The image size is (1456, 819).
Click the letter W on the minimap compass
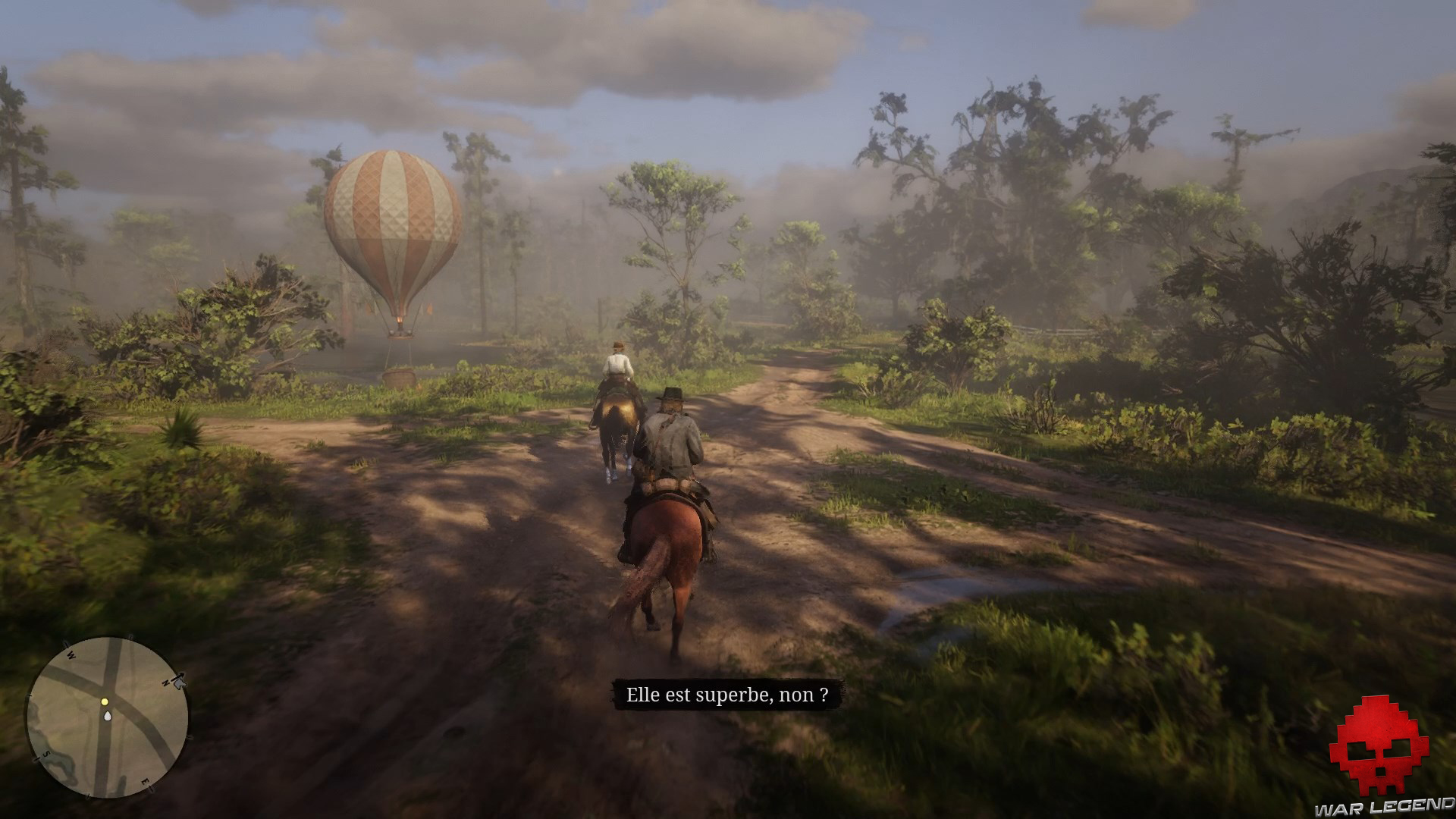[71, 654]
